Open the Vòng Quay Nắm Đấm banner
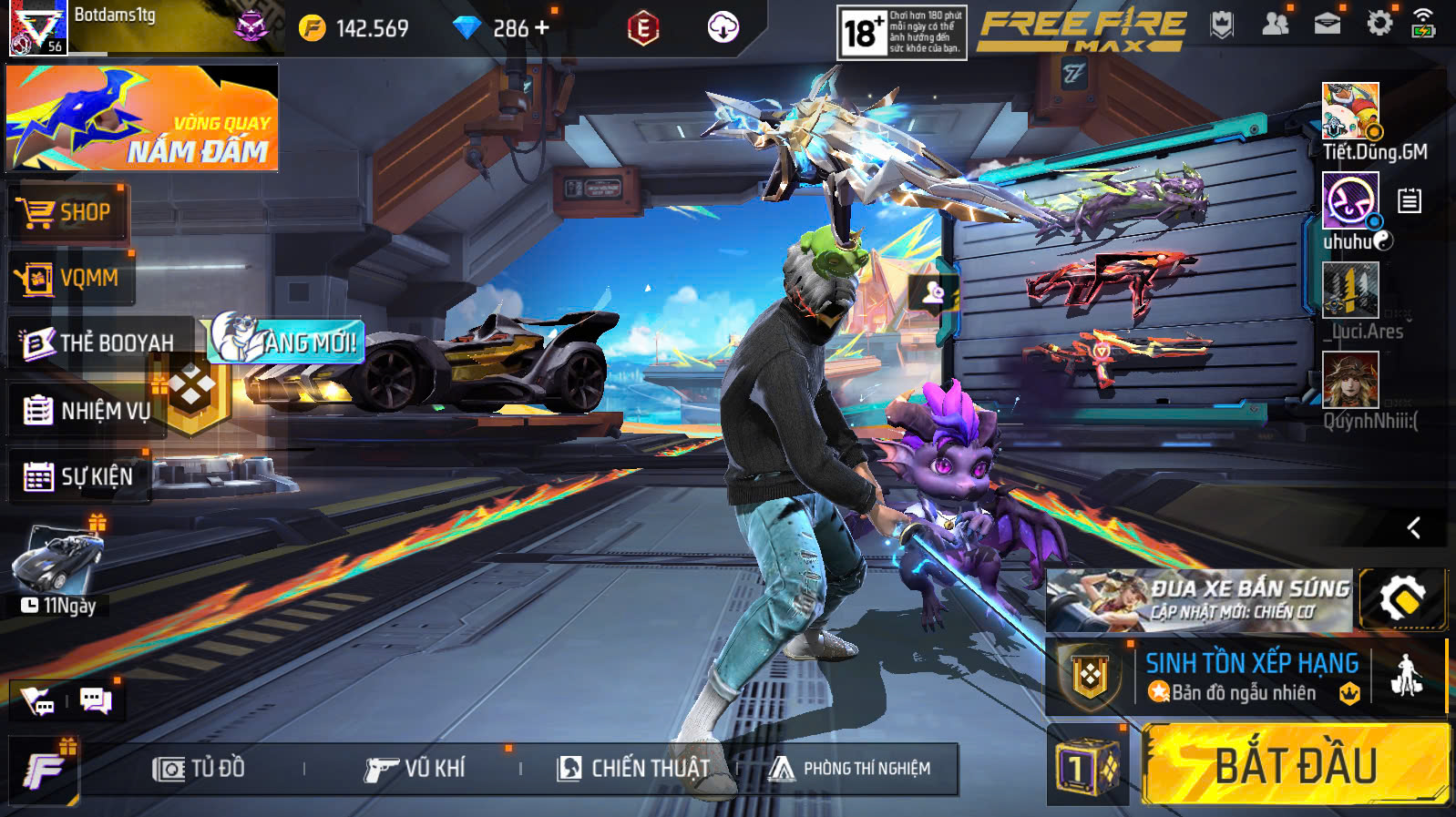The width and height of the screenshot is (1456, 817). (x=142, y=118)
